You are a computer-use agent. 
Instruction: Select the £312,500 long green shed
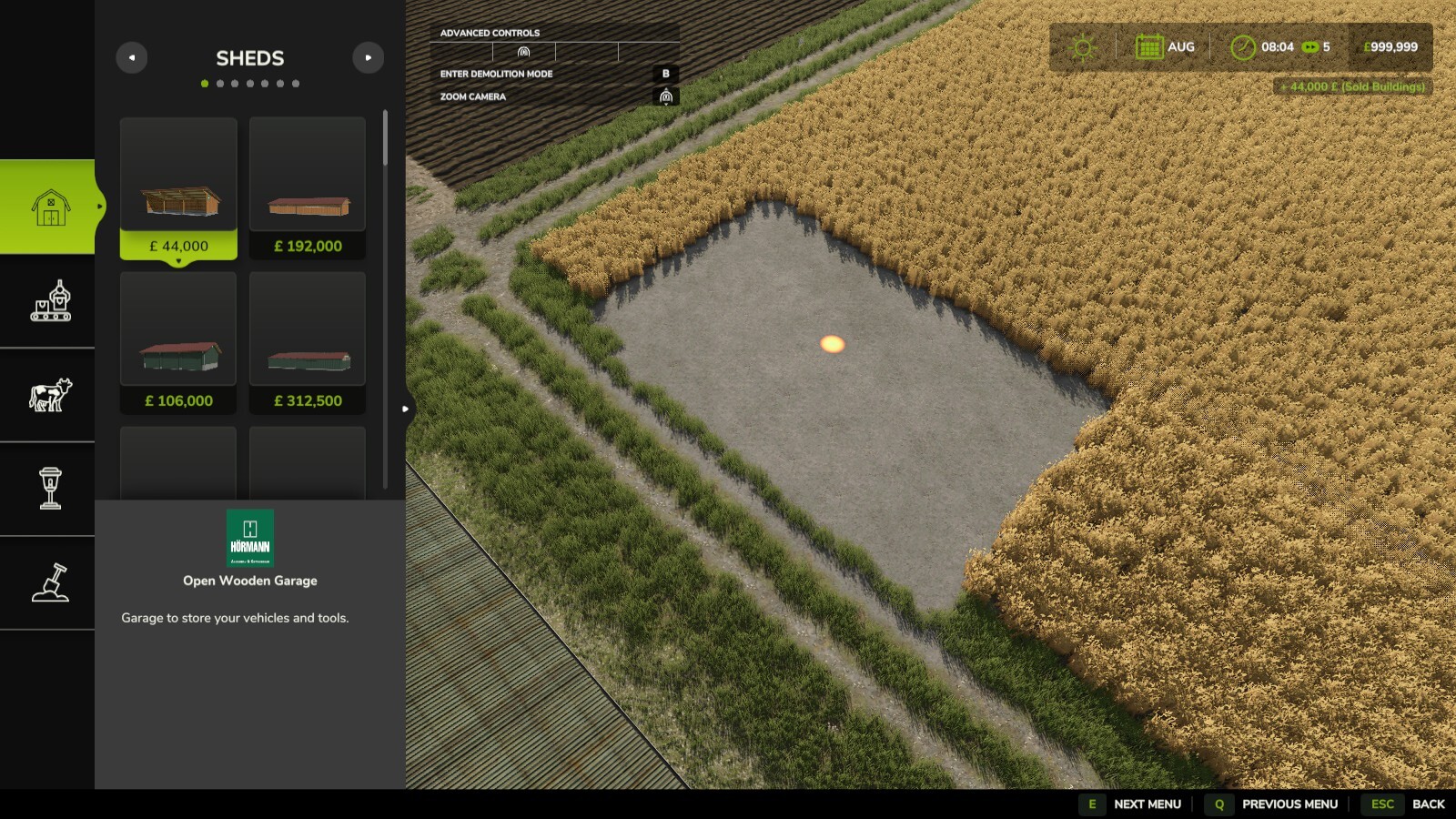pyautogui.click(x=308, y=343)
